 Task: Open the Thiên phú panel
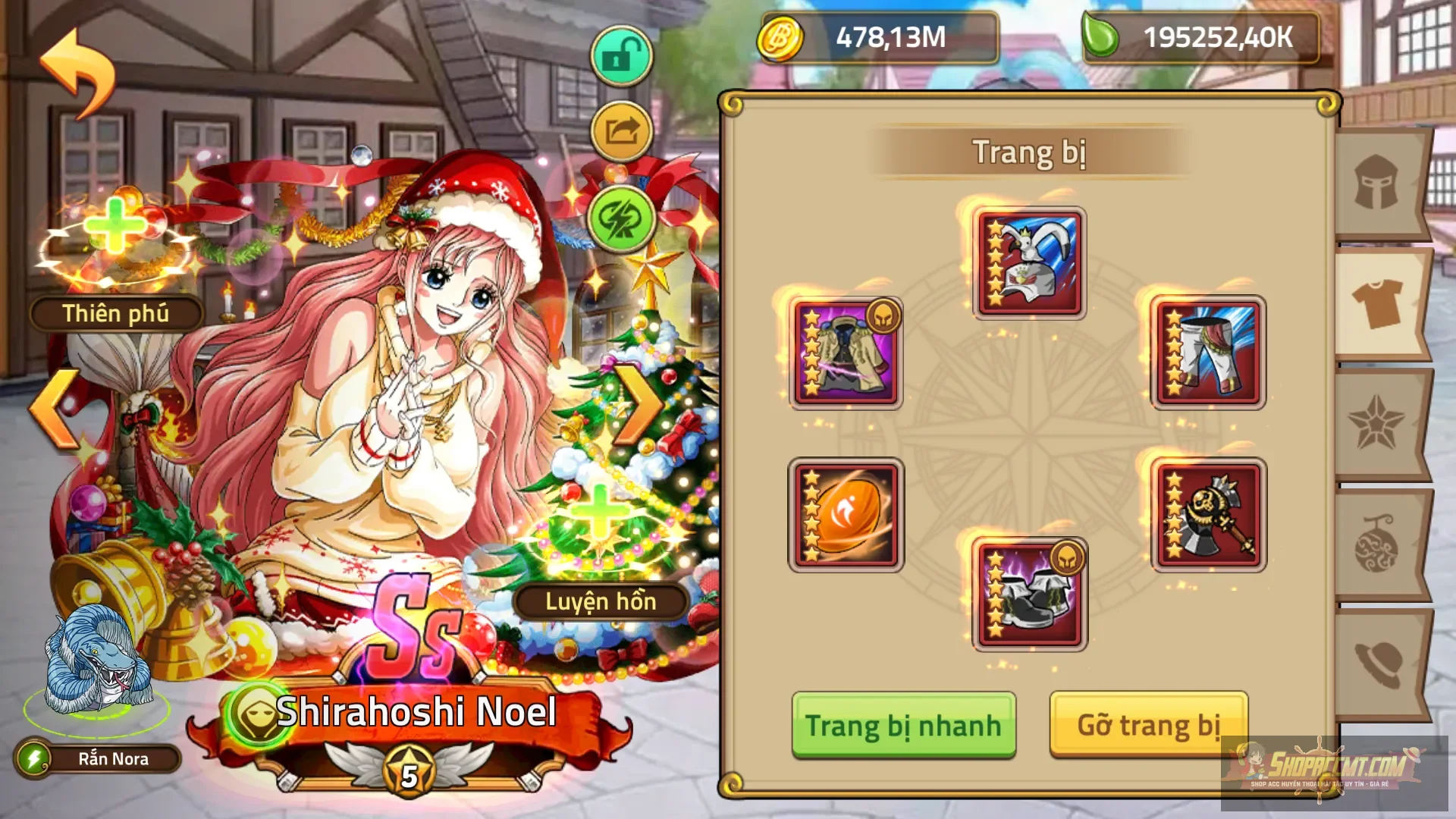click(x=116, y=313)
